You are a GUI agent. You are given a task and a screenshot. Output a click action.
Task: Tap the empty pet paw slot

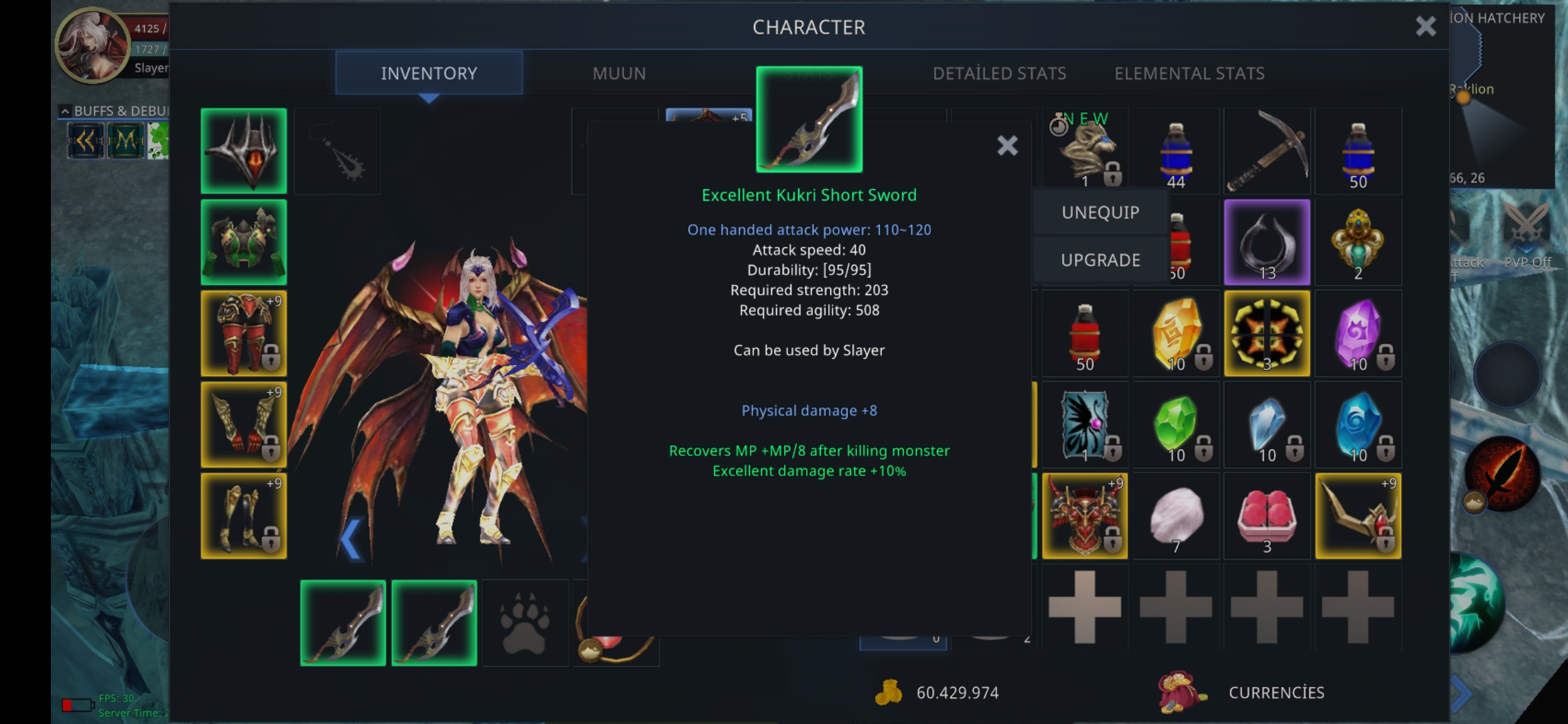coord(525,623)
